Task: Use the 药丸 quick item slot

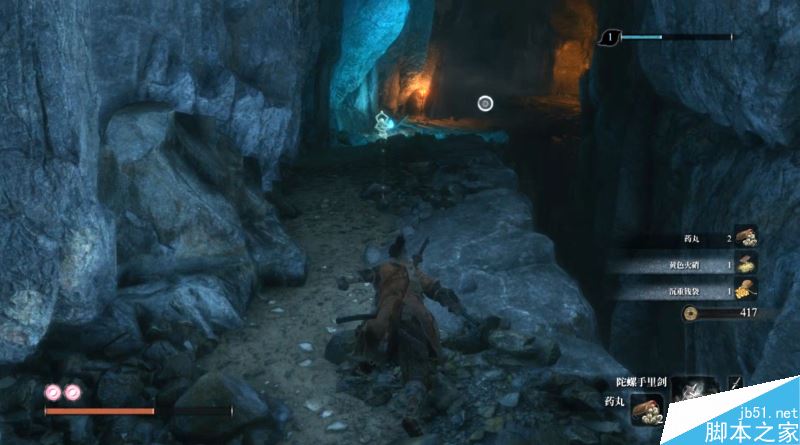Action: tap(645, 409)
